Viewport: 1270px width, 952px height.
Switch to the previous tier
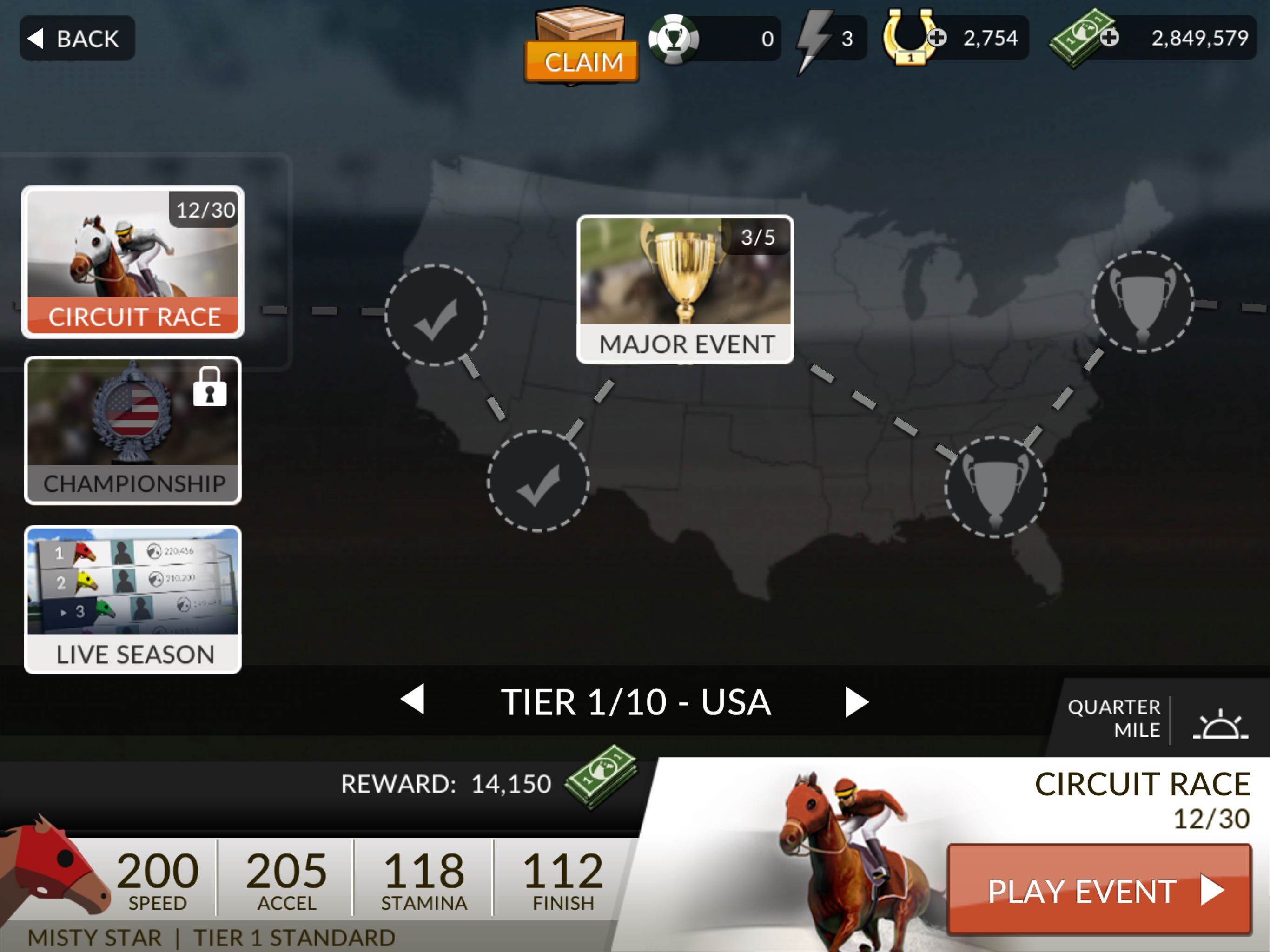point(413,700)
